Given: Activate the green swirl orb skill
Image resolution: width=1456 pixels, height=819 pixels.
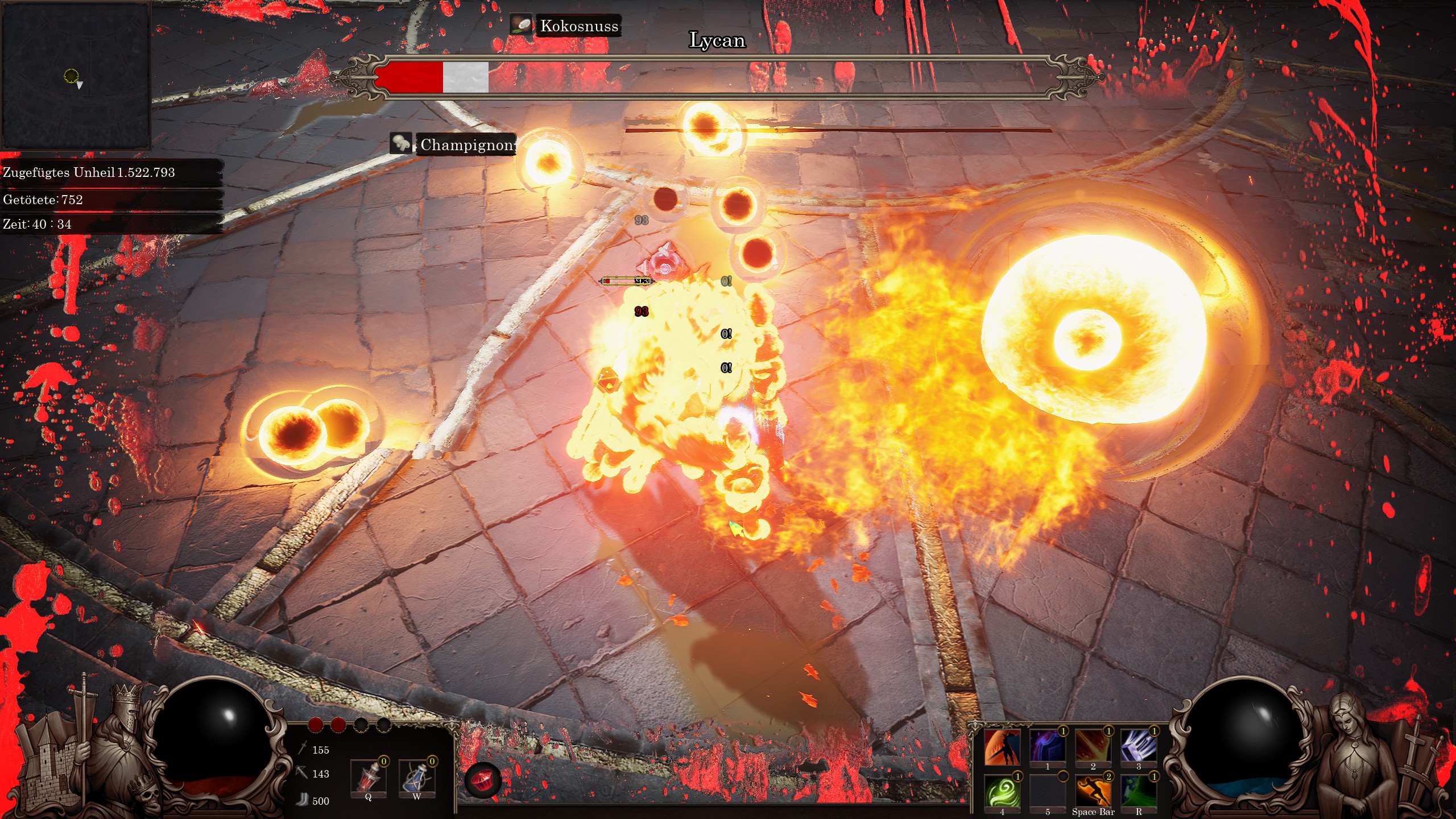Looking at the screenshot, I should point(1002,792).
